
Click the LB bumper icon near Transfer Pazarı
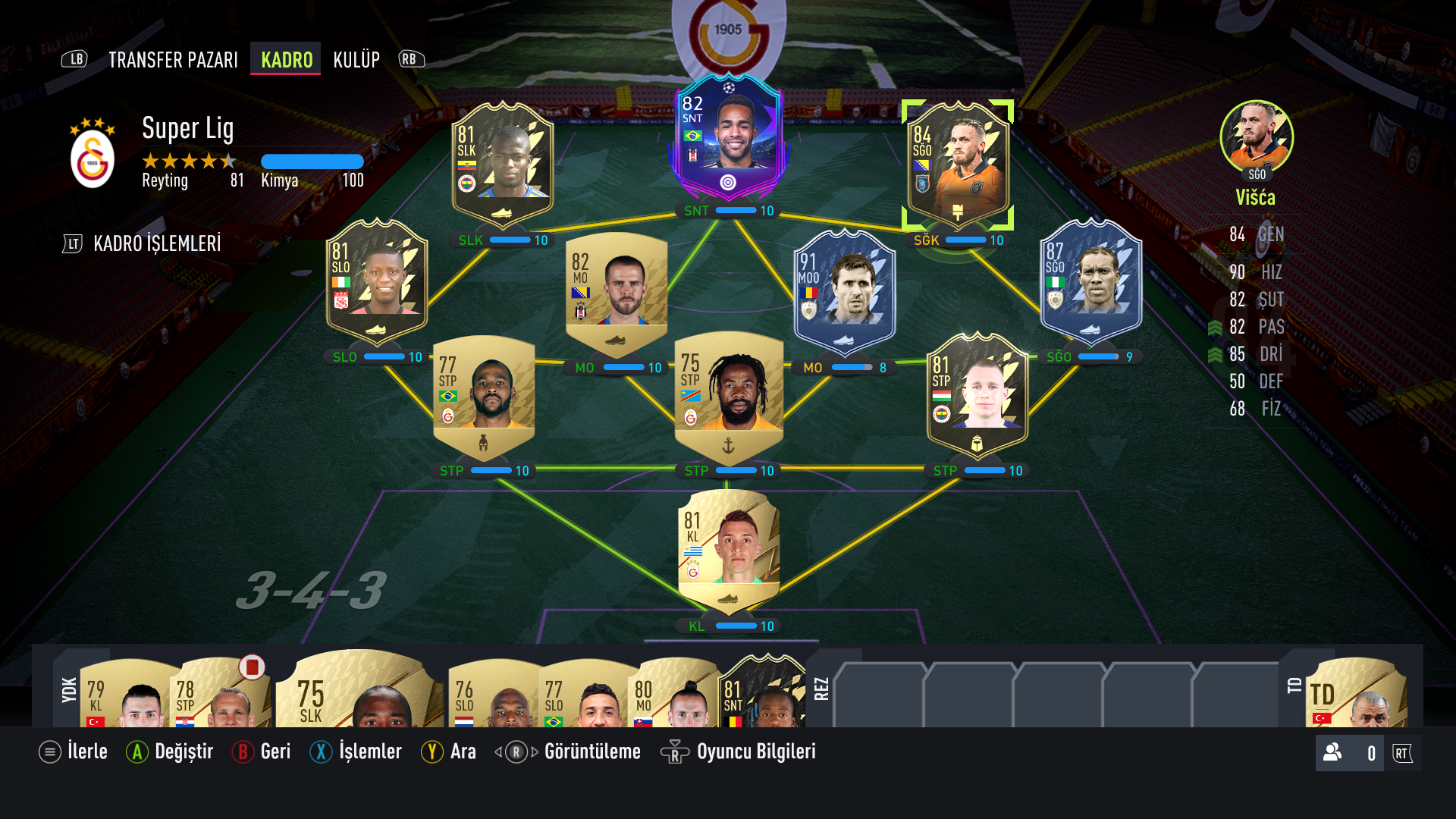point(75,59)
